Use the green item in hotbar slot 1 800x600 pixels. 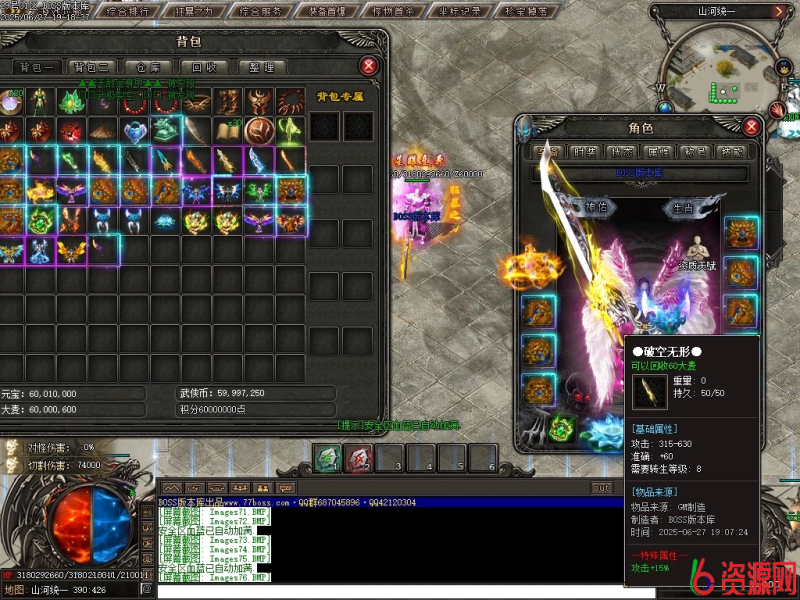pos(327,458)
